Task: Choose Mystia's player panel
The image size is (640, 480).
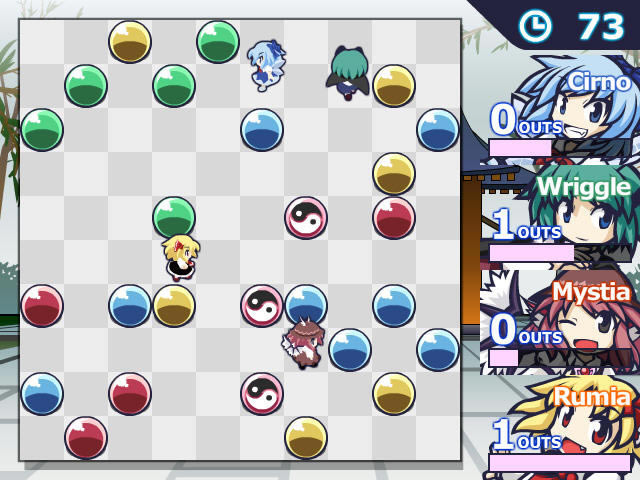Action: 560,320
